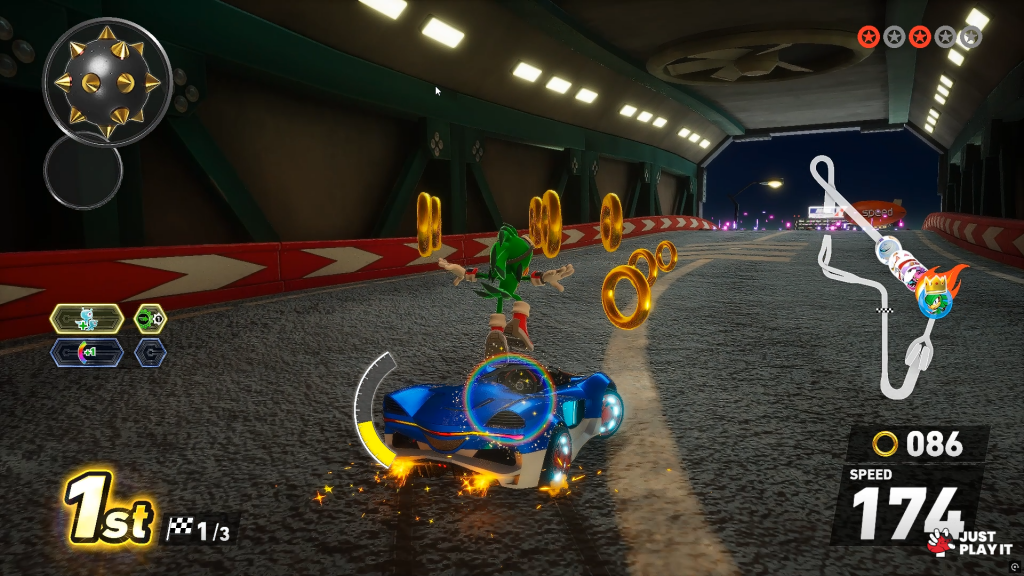1024x576 pixels.
Task: Select the blue Wisp plus gadget
Action: (87, 319)
